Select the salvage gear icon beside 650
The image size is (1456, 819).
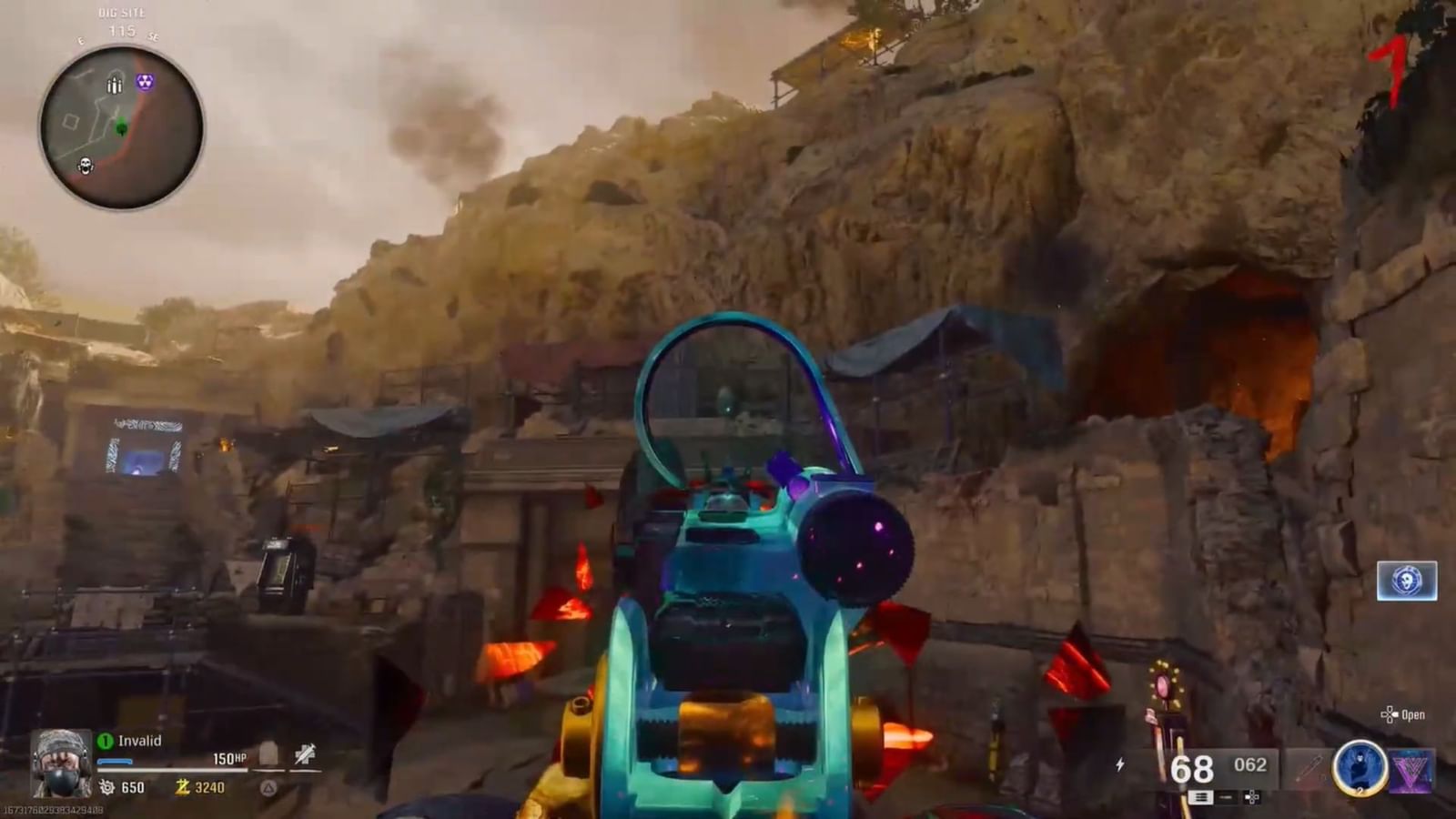107,788
